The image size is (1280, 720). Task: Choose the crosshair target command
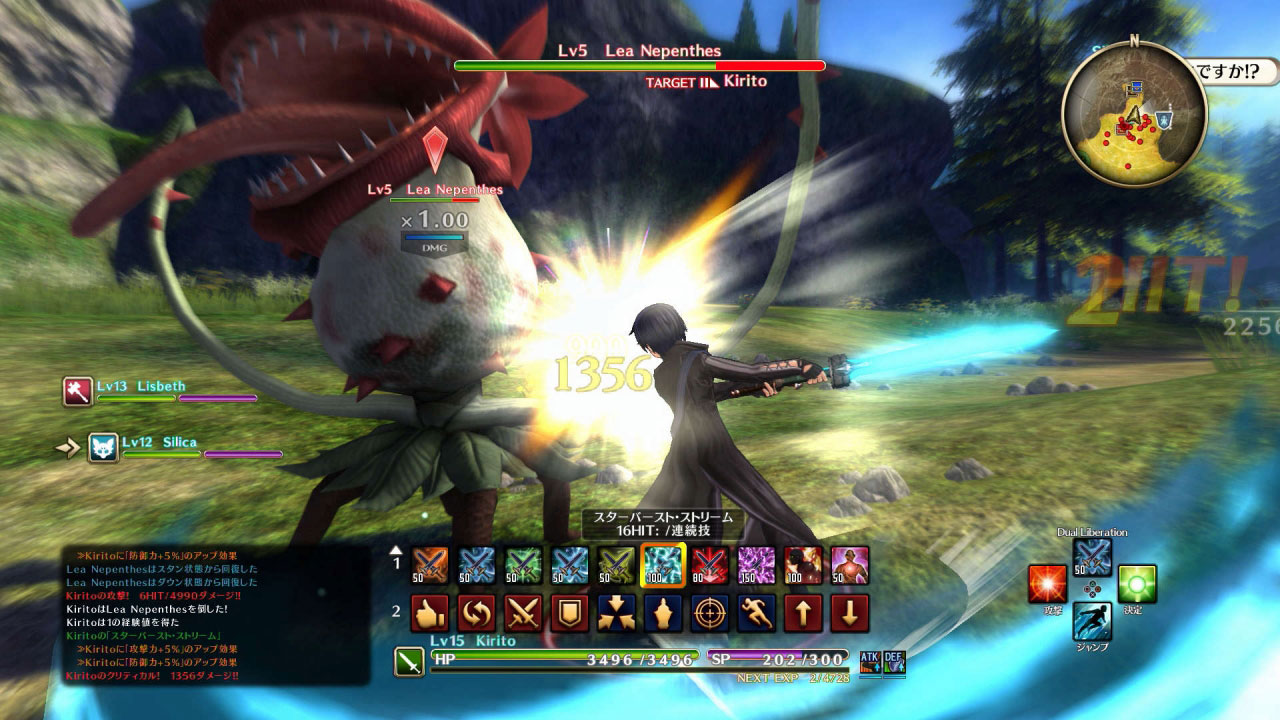[709, 613]
